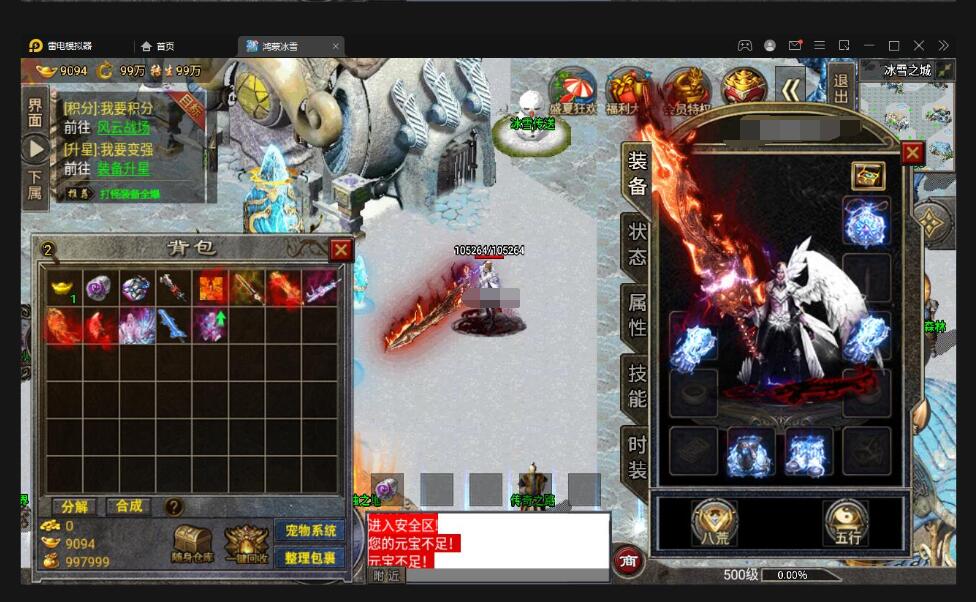The width and height of the screenshot is (976, 602).
Task: Close the 背包 backpack window
Action: [x=341, y=250]
